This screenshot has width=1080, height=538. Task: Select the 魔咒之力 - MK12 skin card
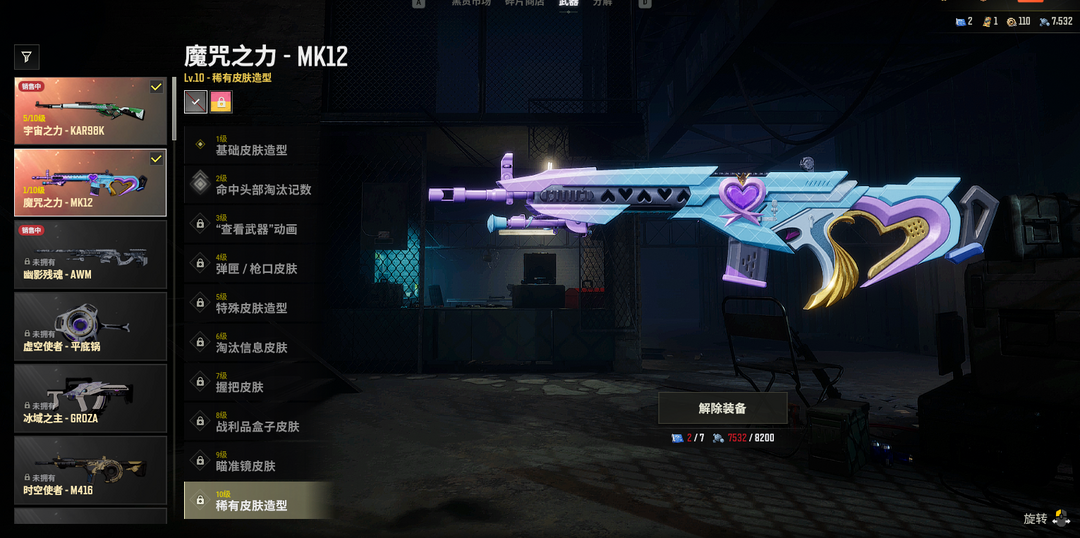90,183
